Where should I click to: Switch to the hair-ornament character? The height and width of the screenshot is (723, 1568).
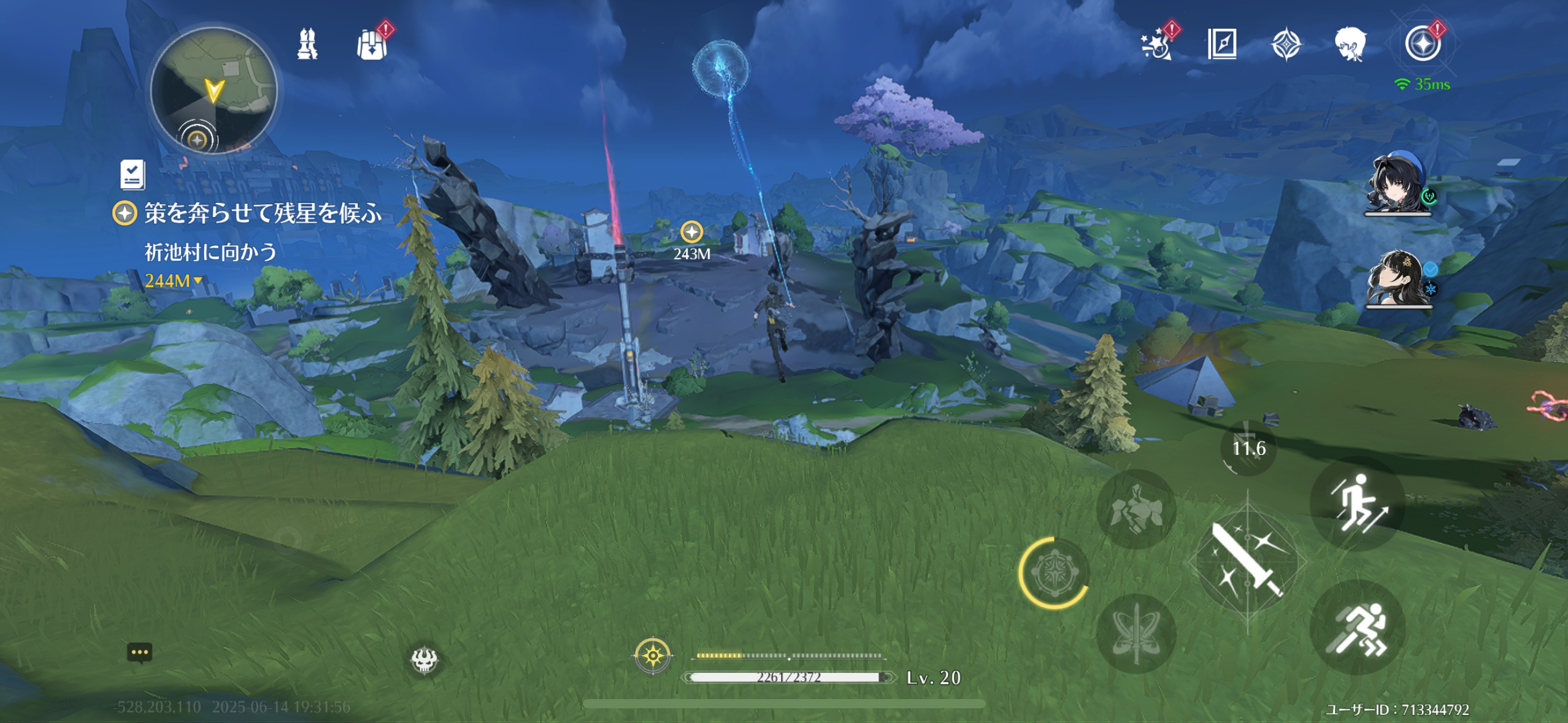[x=1398, y=279]
